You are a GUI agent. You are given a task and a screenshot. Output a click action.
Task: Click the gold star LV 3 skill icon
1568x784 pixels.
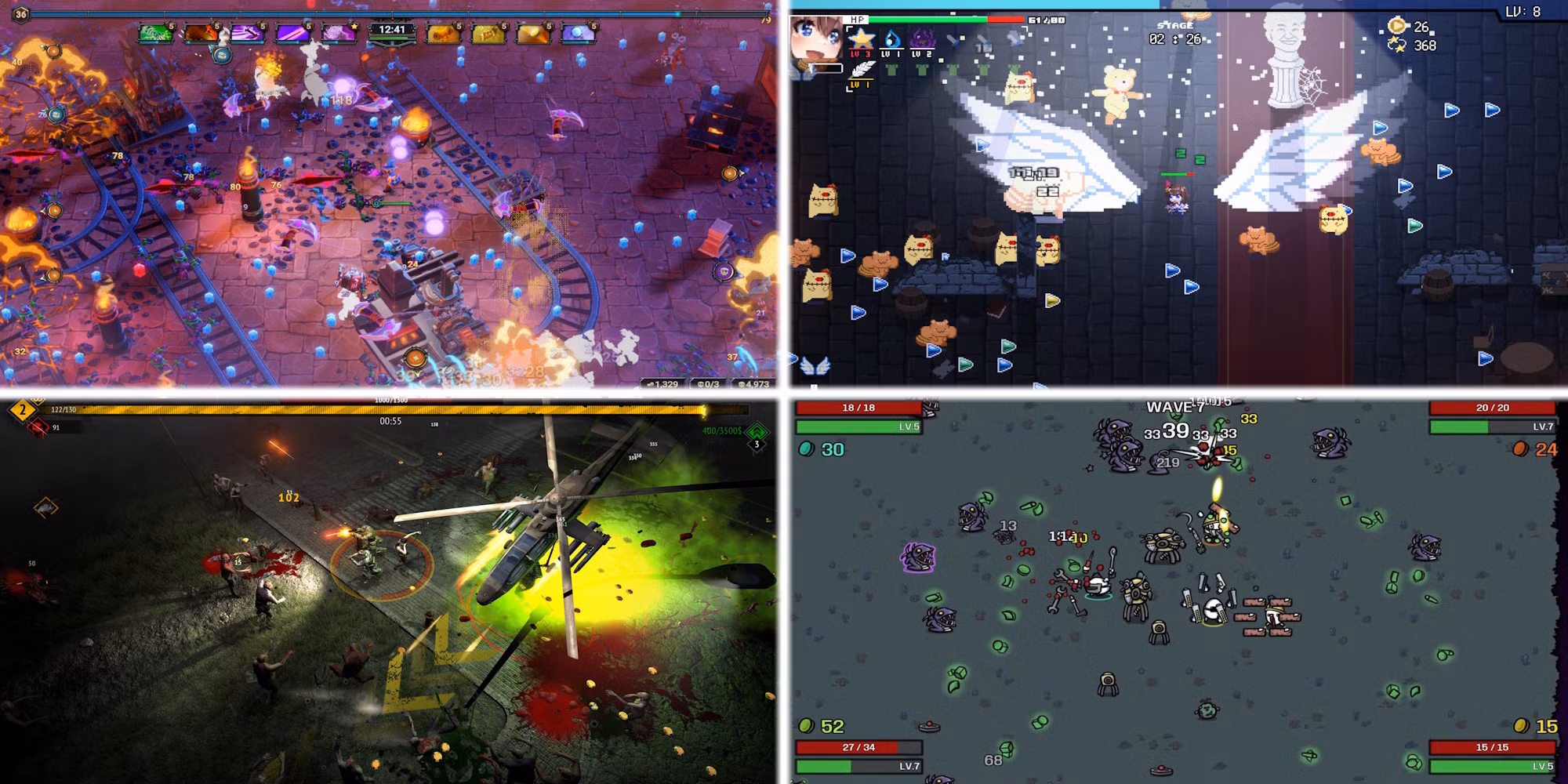tap(860, 38)
